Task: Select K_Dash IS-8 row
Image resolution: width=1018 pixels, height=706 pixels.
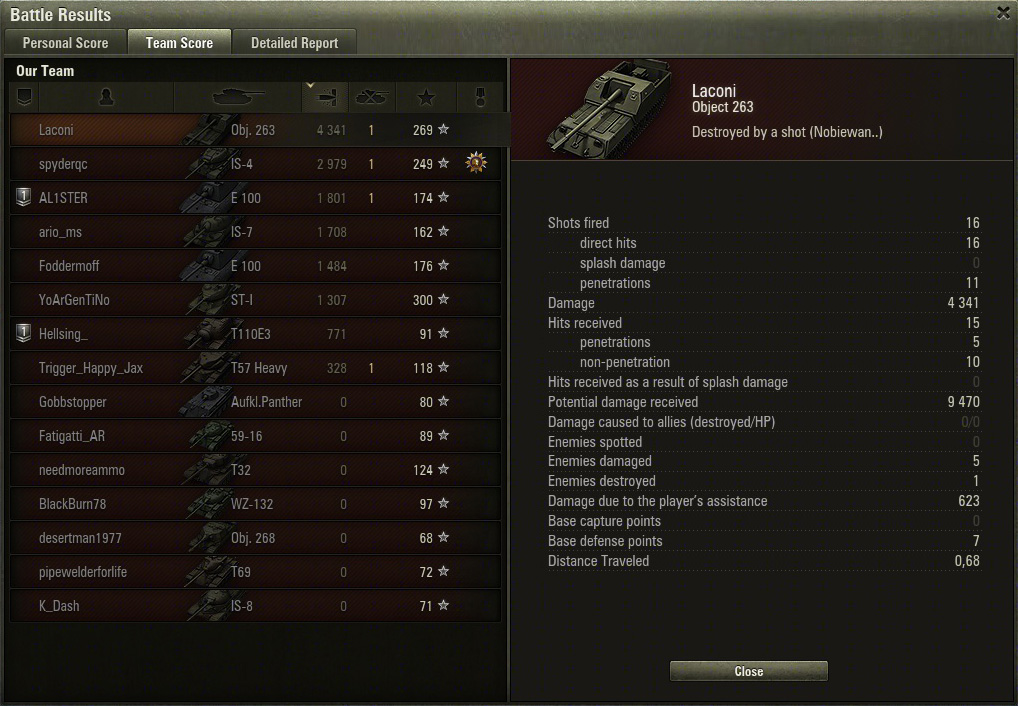Action: 255,606
